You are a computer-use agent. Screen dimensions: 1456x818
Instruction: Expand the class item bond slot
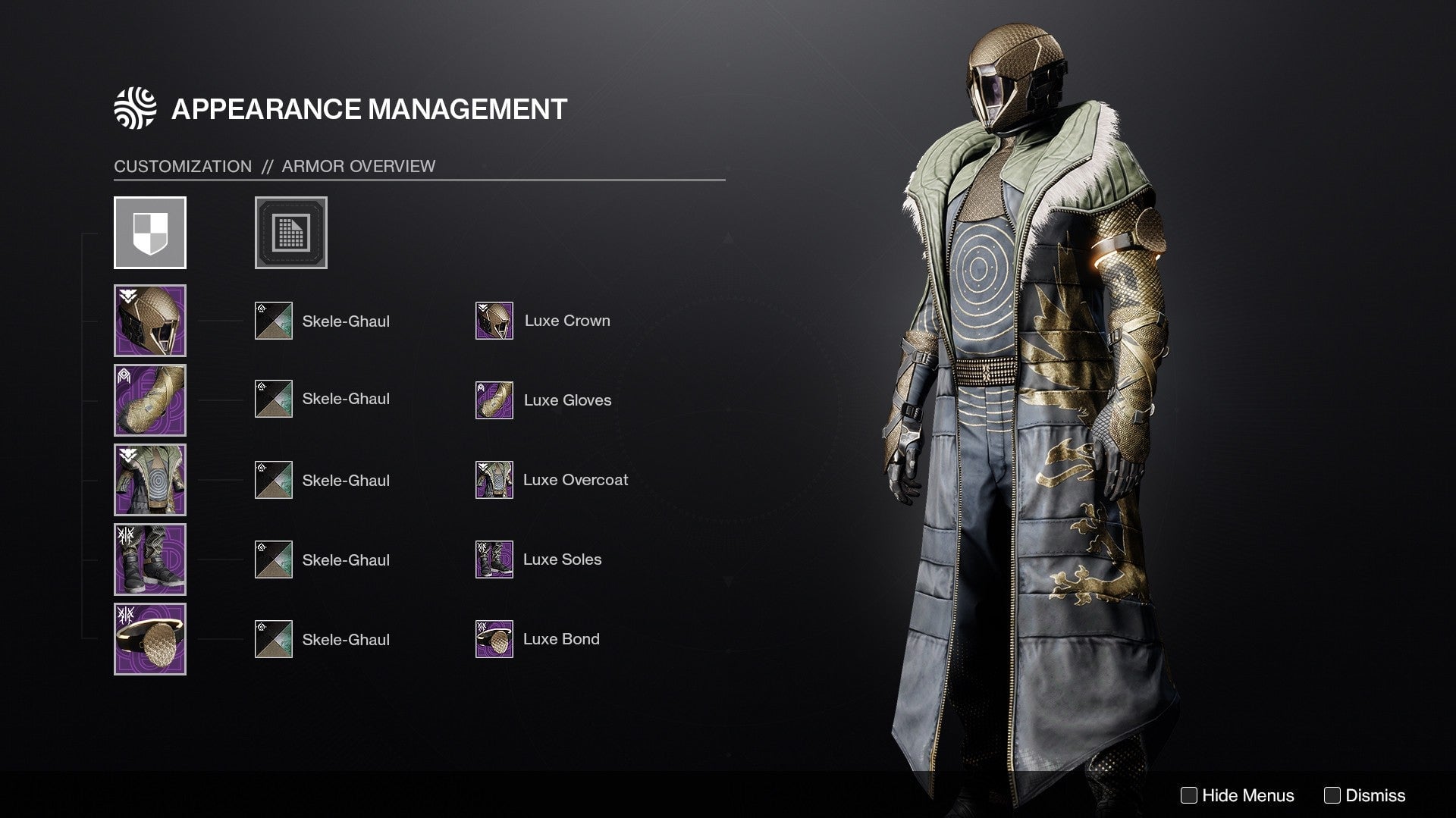click(149, 639)
